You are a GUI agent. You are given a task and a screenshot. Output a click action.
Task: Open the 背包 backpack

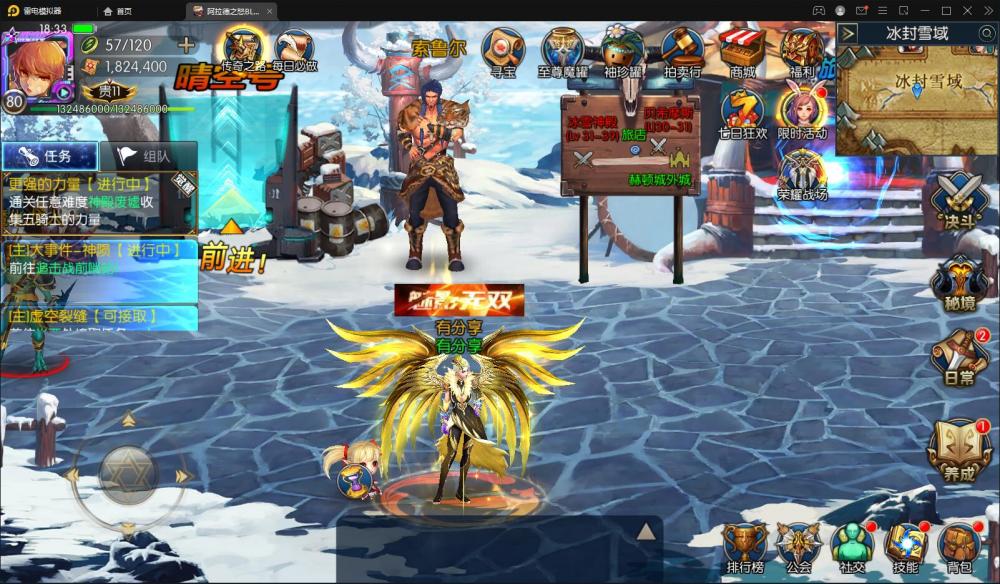(959, 546)
